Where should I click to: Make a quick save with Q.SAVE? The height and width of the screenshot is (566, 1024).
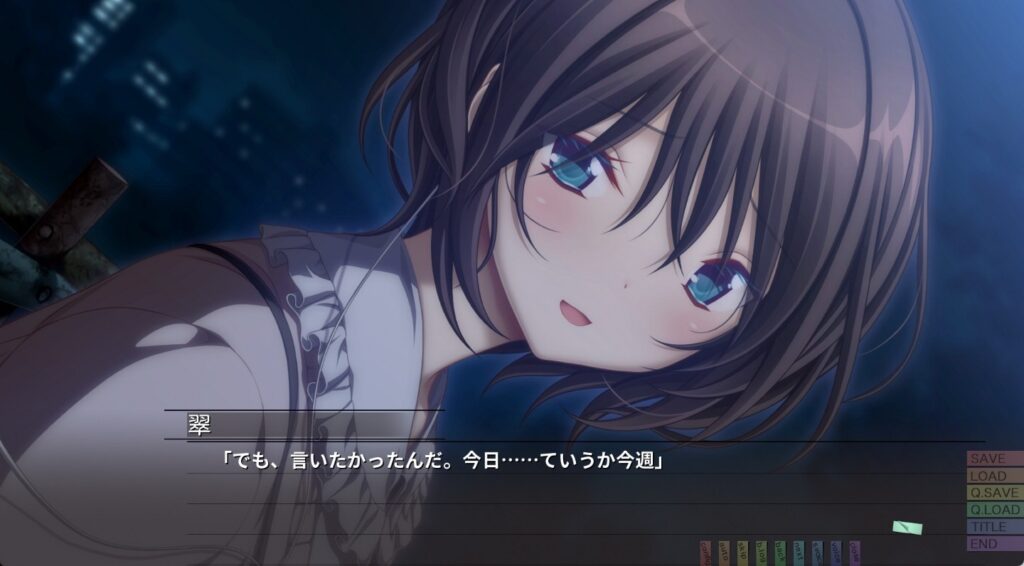(x=994, y=493)
